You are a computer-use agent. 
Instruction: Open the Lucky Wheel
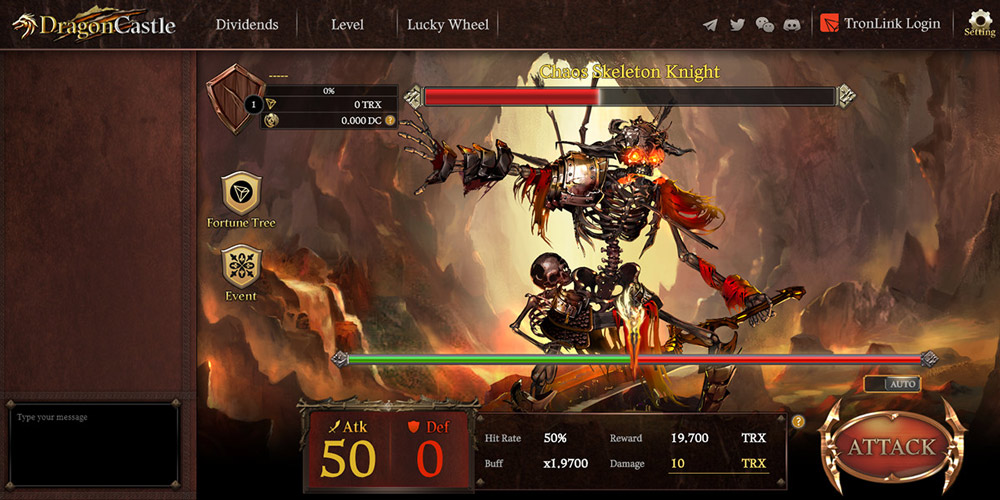[448, 24]
